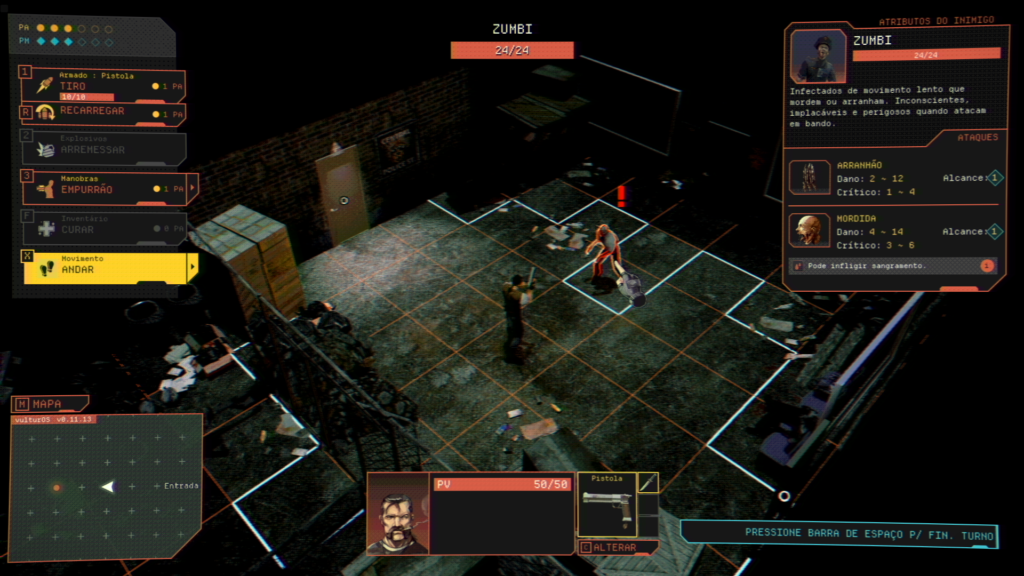Choose the Recarregar reload action
The width and height of the screenshot is (1024, 576).
pyautogui.click(x=100, y=112)
